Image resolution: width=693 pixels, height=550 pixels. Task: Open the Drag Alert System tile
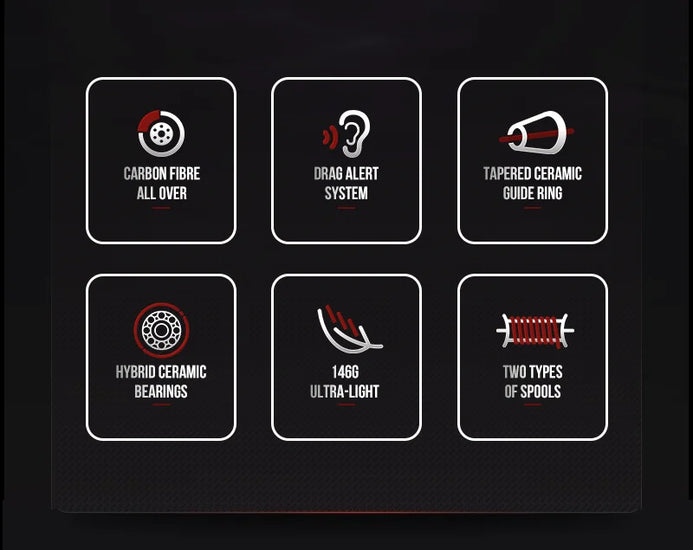(x=346, y=161)
